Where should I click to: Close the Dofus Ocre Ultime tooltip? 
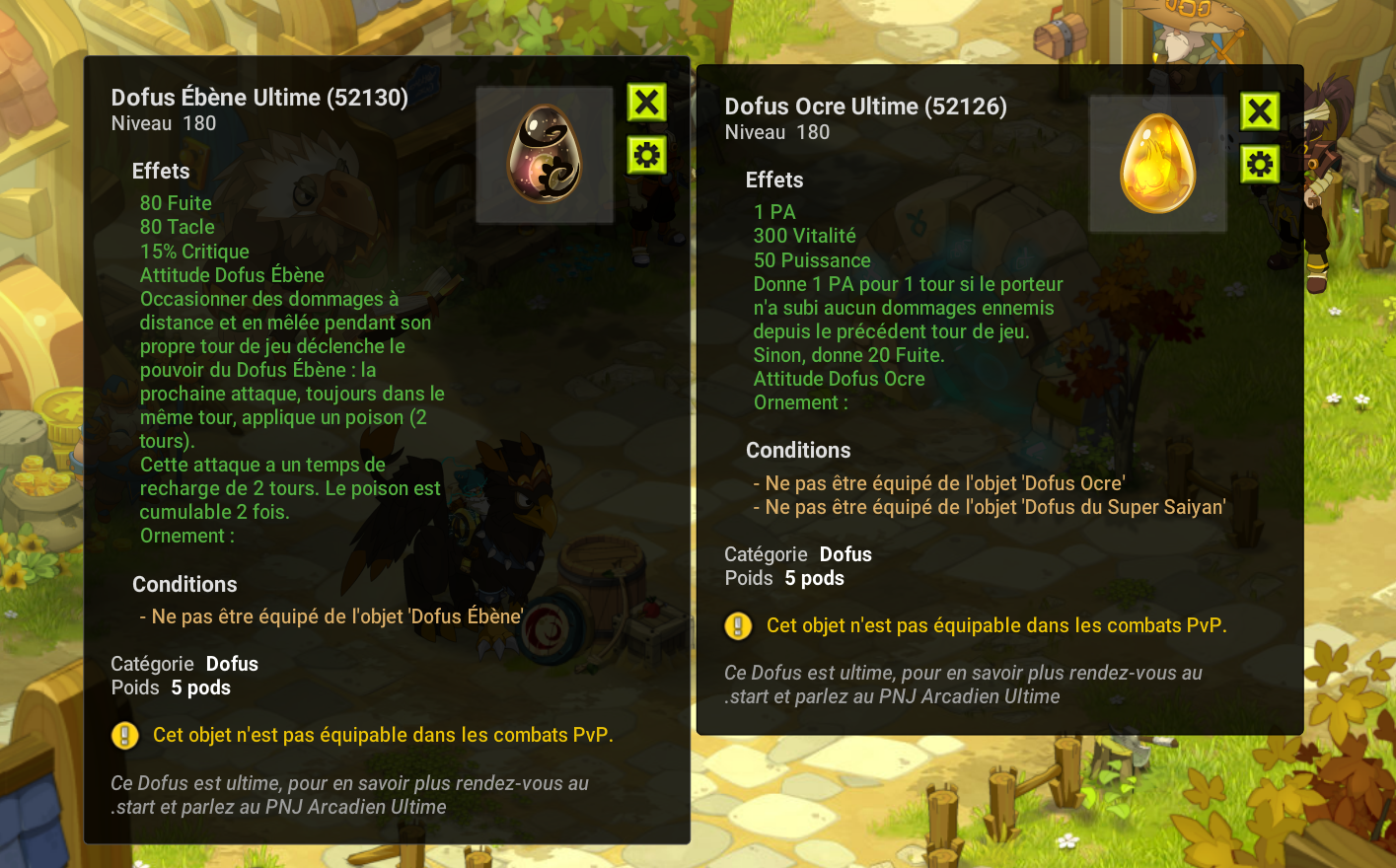[1260, 111]
